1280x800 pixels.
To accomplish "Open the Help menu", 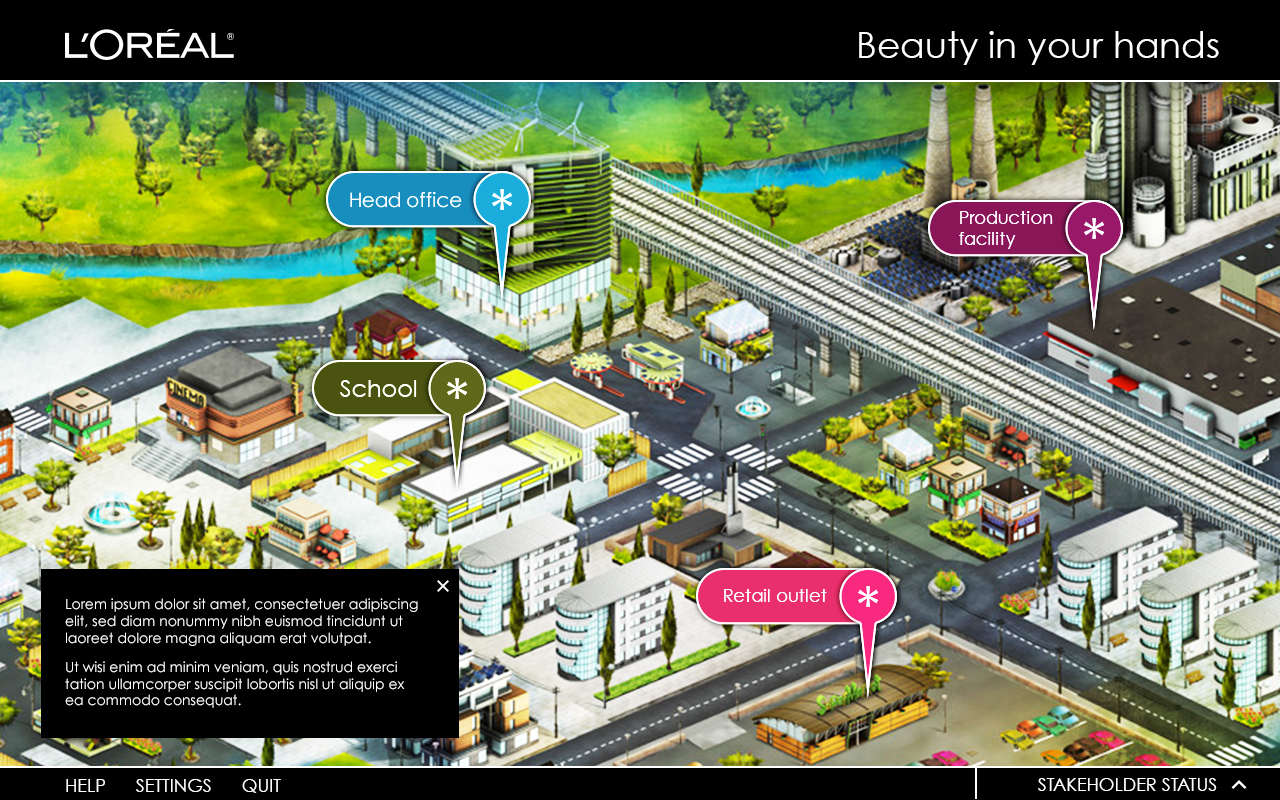I will pos(85,785).
